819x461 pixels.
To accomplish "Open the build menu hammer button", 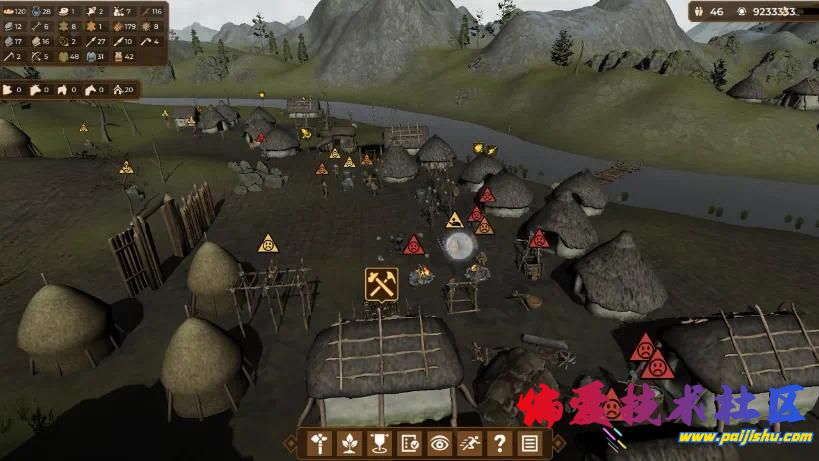I will tap(321, 444).
